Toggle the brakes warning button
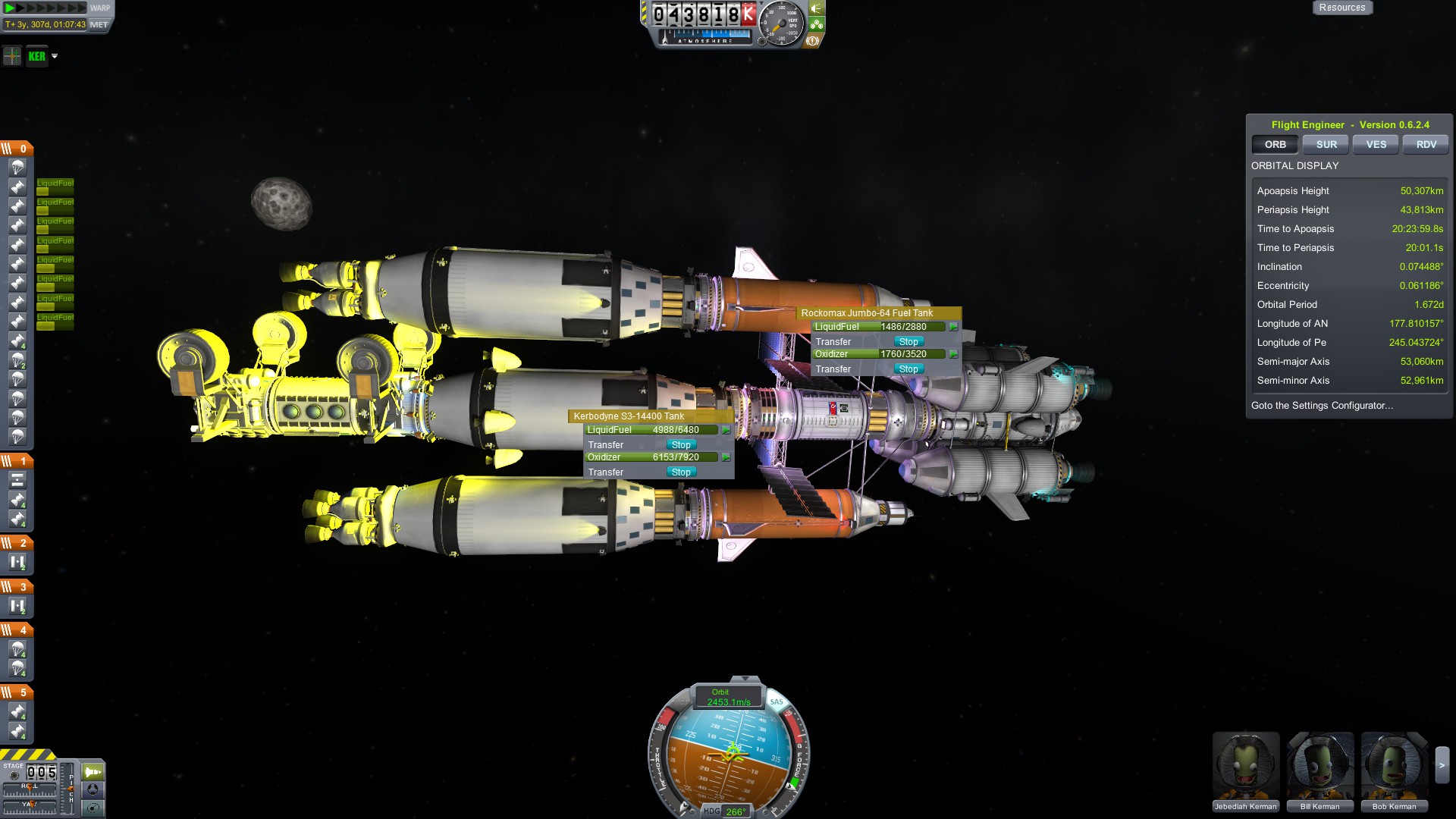 pyautogui.click(x=812, y=41)
